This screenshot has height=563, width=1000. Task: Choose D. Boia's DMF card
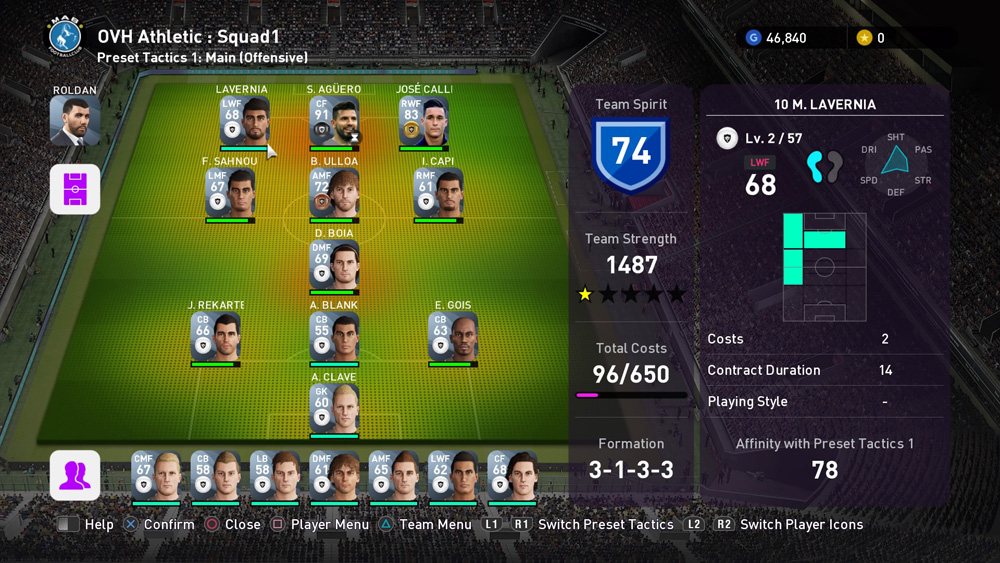click(x=334, y=265)
